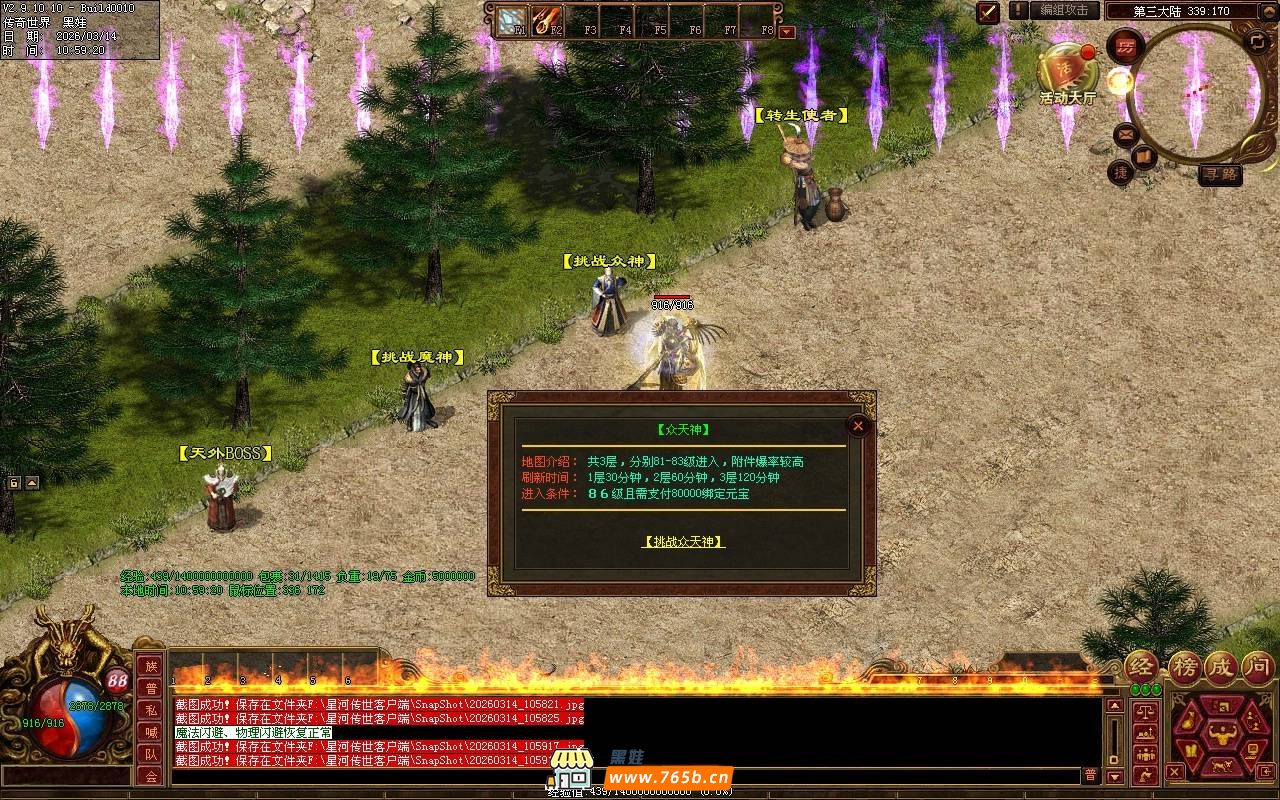Switch chat channel to 族
This screenshot has height=800, width=1280.
pyautogui.click(x=150, y=666)
